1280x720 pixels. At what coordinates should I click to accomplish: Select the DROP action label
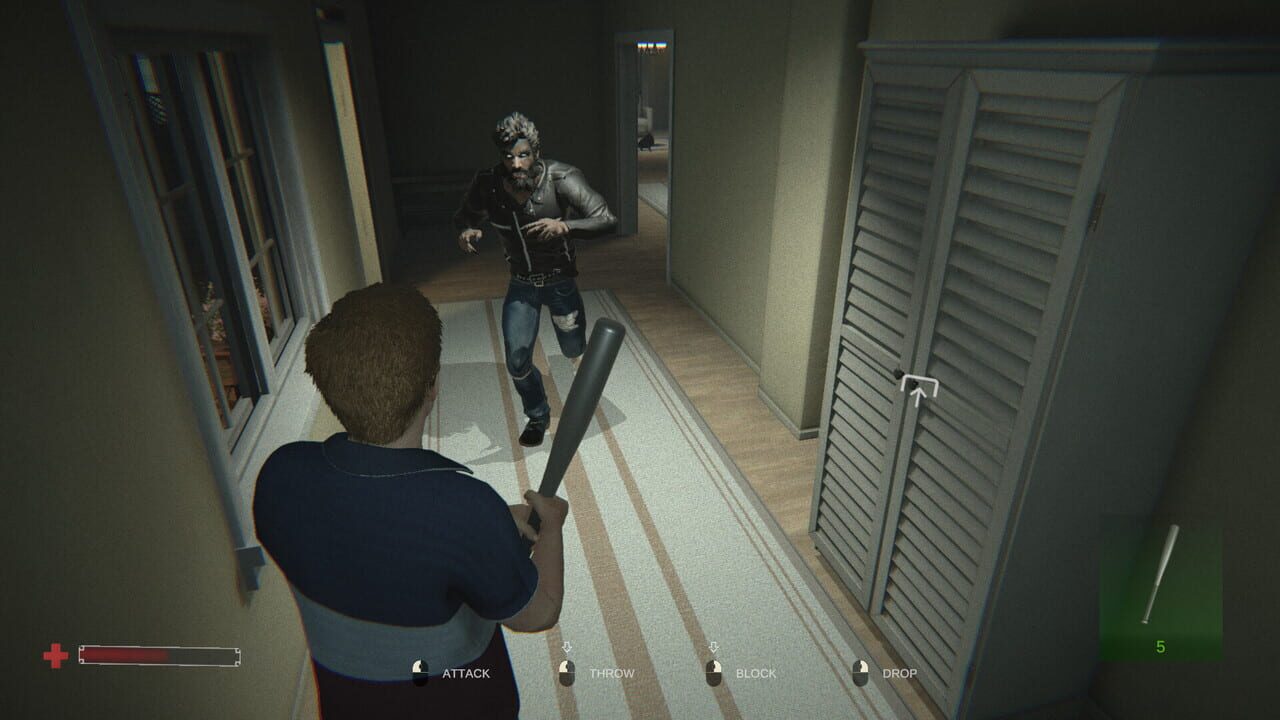(898, 674)
